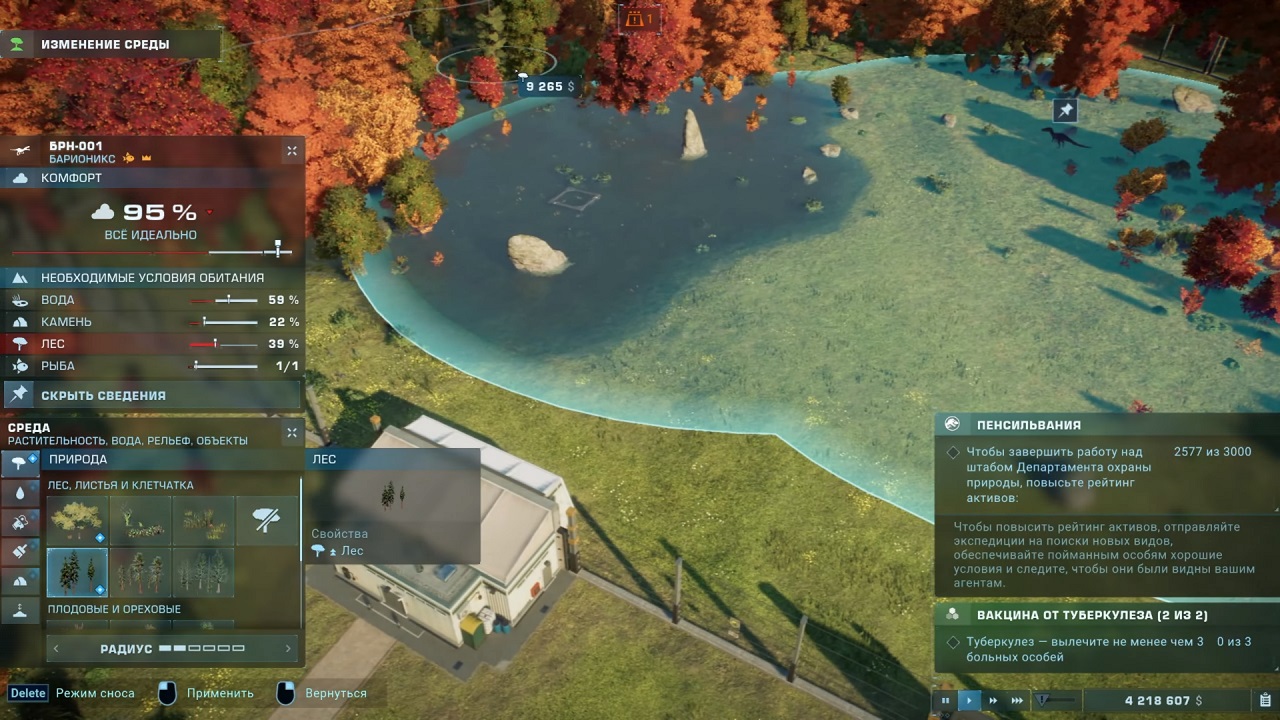The width and height of the screenshot is (1280, 720).
Task: Close the БРН-001 Baryonyx info panel
Action: [292, 151]
